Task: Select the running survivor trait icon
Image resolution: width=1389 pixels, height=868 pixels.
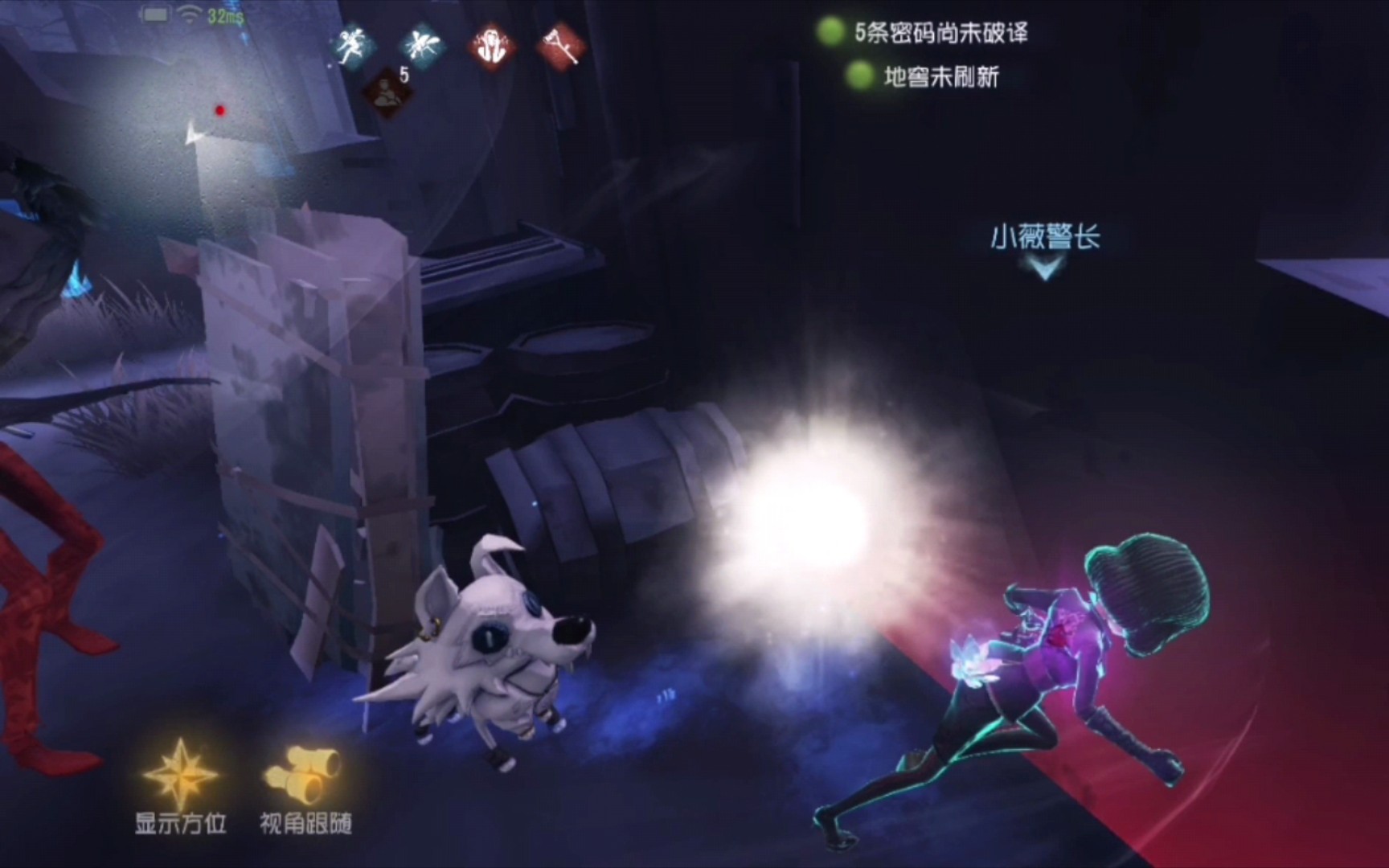Action: tap(352, 44)
